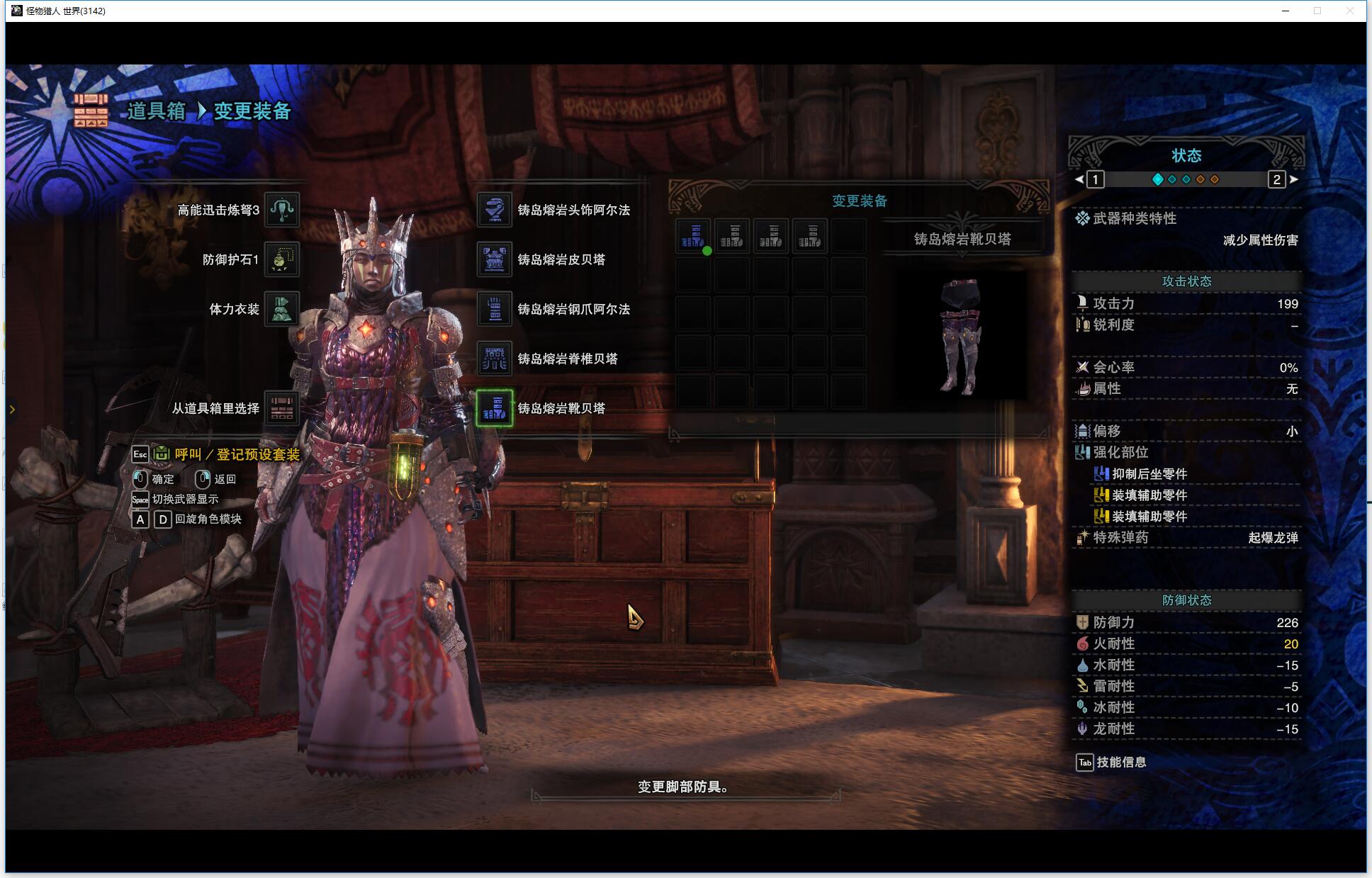Go to next status page arrow
1372x878 pixels.
click(1294, 179)
